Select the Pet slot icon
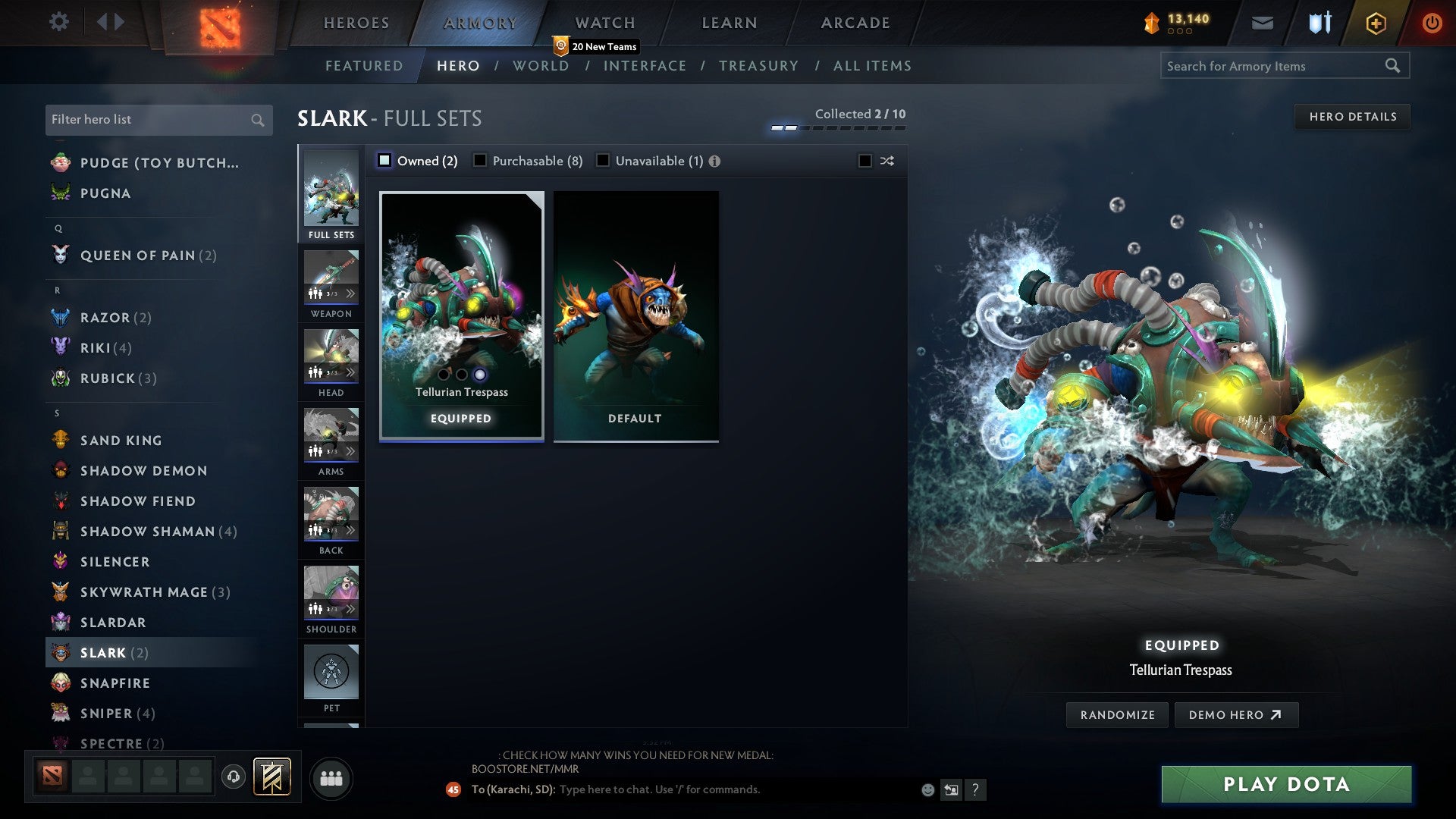Image resolution: width=1456 pixels, height=819 pixels. click(331, 672)
